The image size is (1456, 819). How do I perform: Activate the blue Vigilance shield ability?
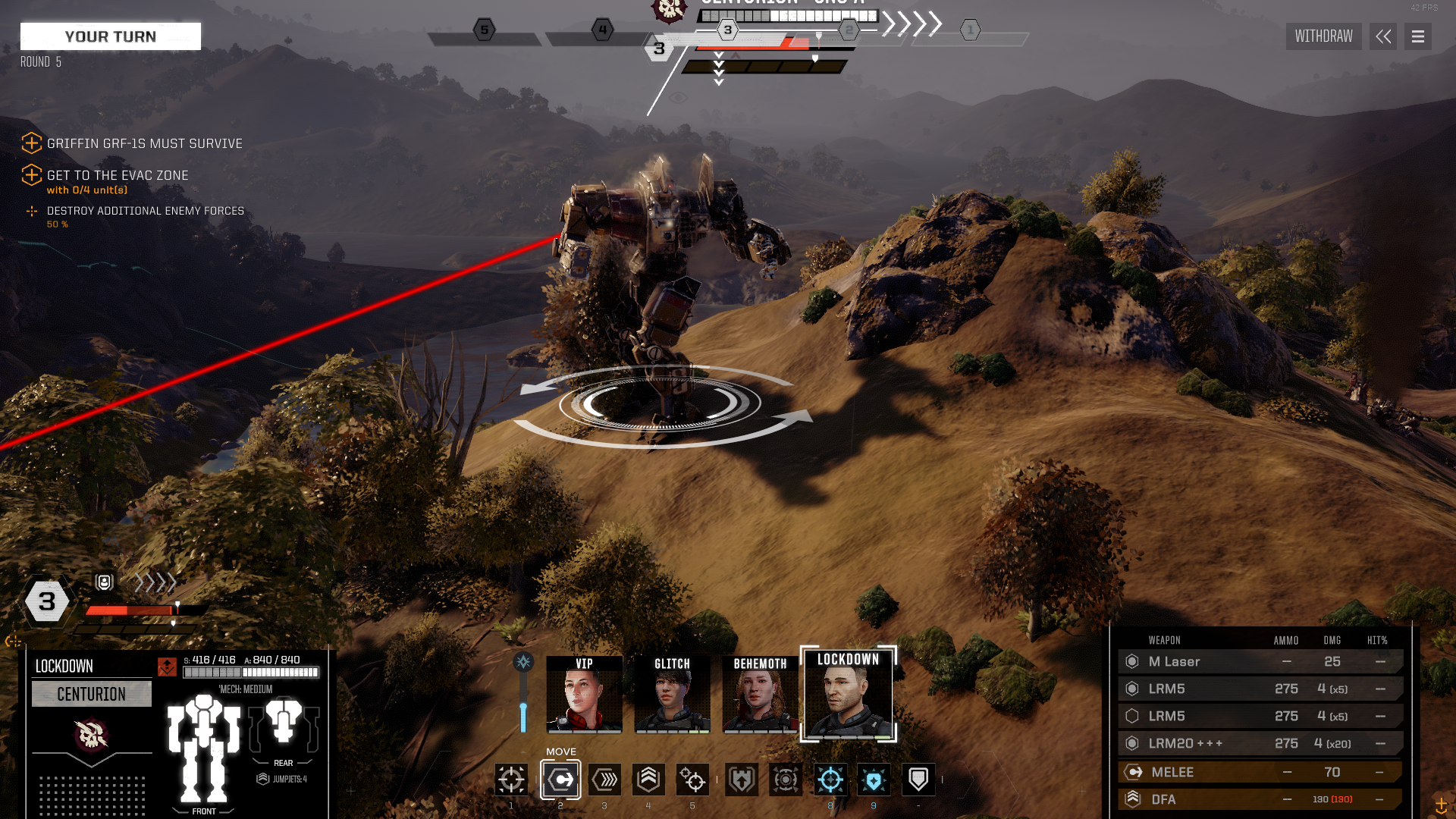pyautogui.click(x=874, y=779)
